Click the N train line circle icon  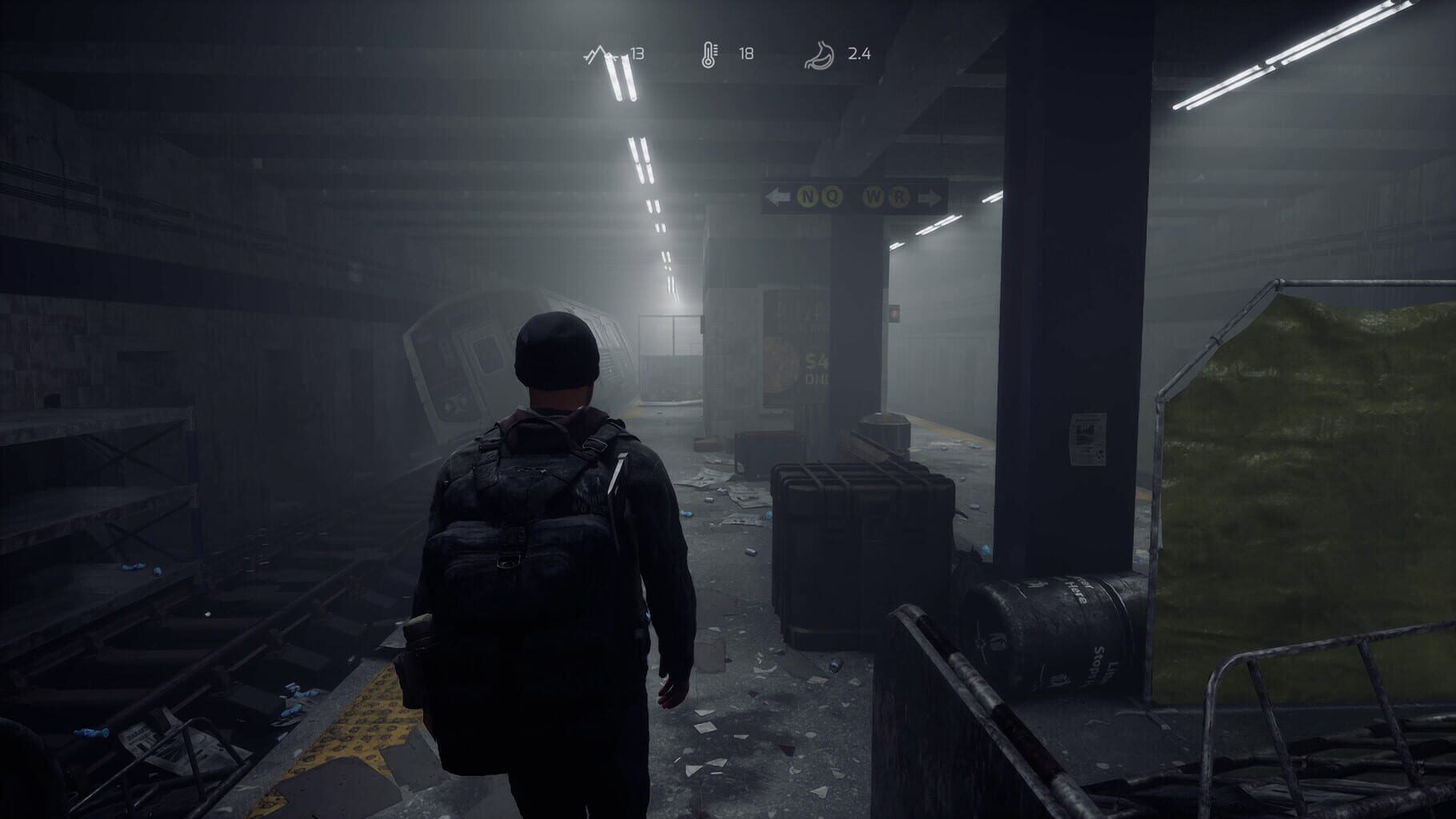pos(808,197)
